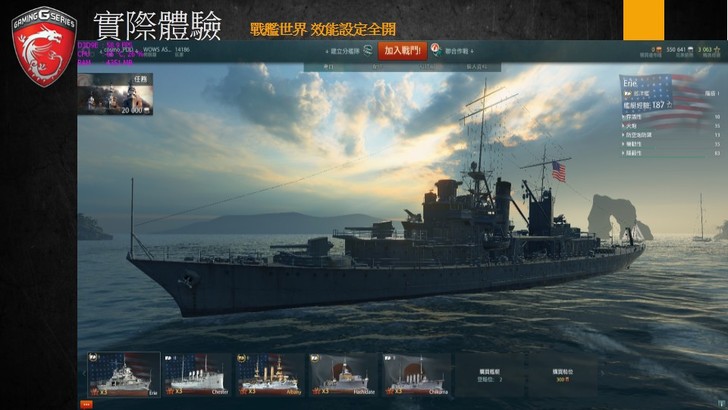Click the 購買艦艇 buy ship slot
Viewport: 728px width, 410px height.
pos(487,374)
